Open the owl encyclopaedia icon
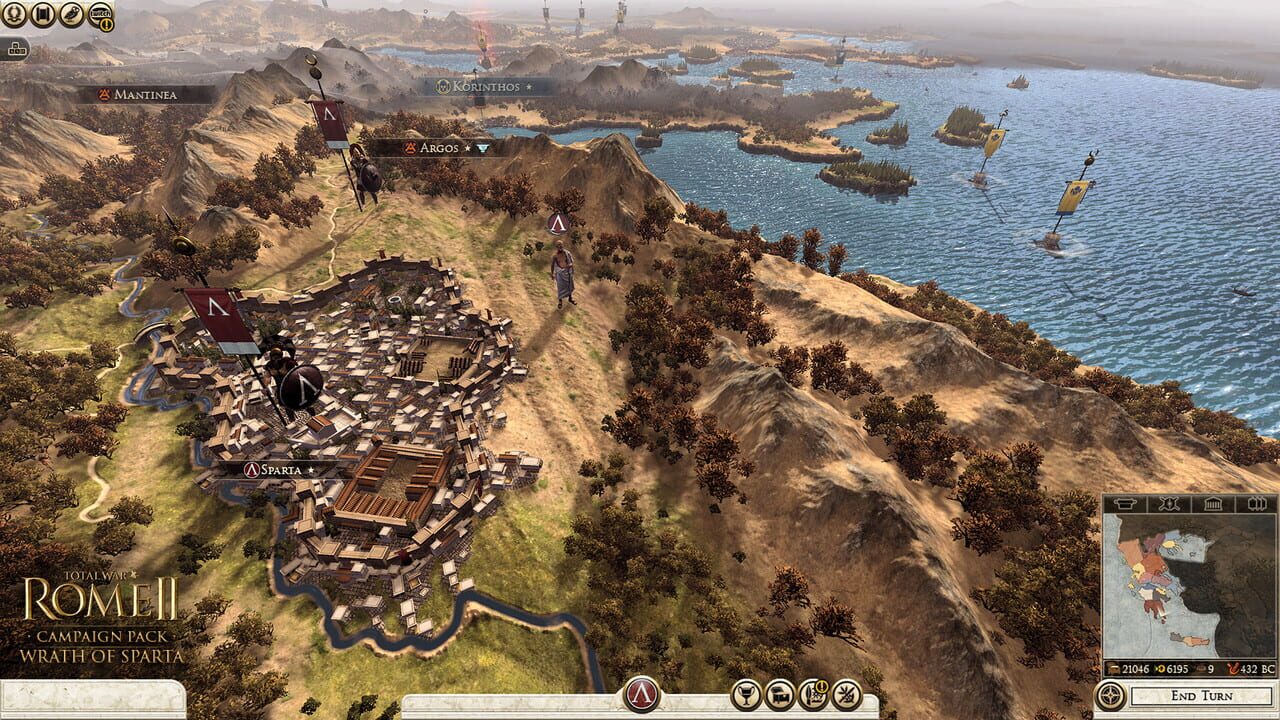 pyautogui.click(x=70, y=14)
